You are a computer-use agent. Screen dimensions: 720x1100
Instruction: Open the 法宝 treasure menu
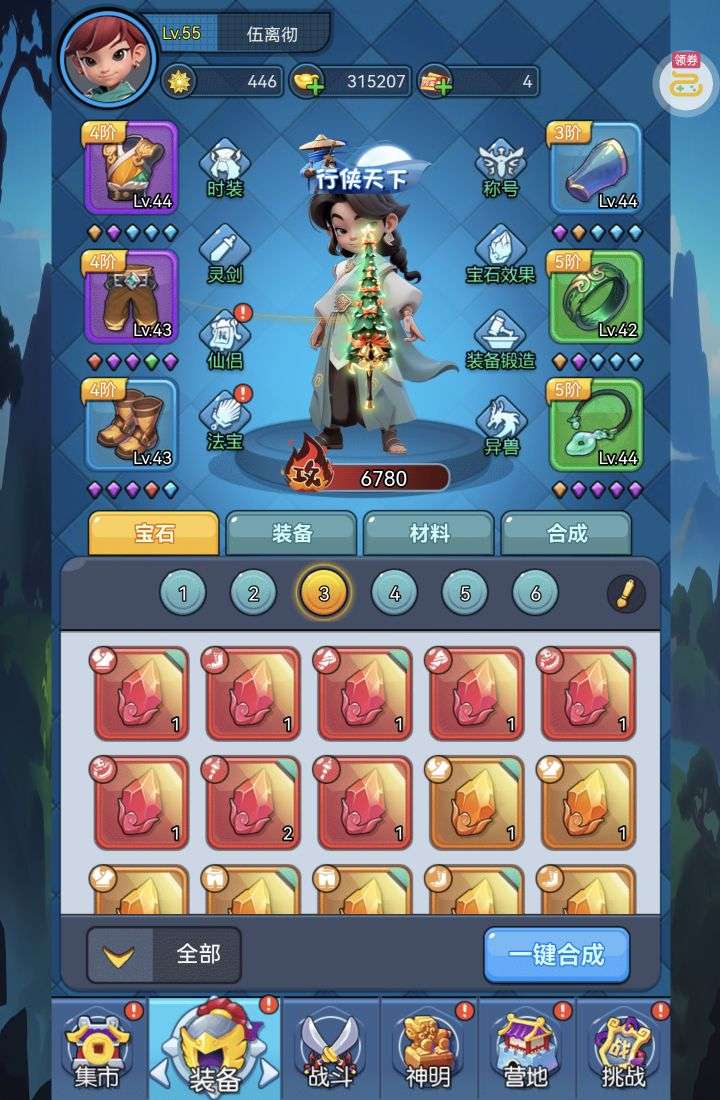[x=224, y=422]
